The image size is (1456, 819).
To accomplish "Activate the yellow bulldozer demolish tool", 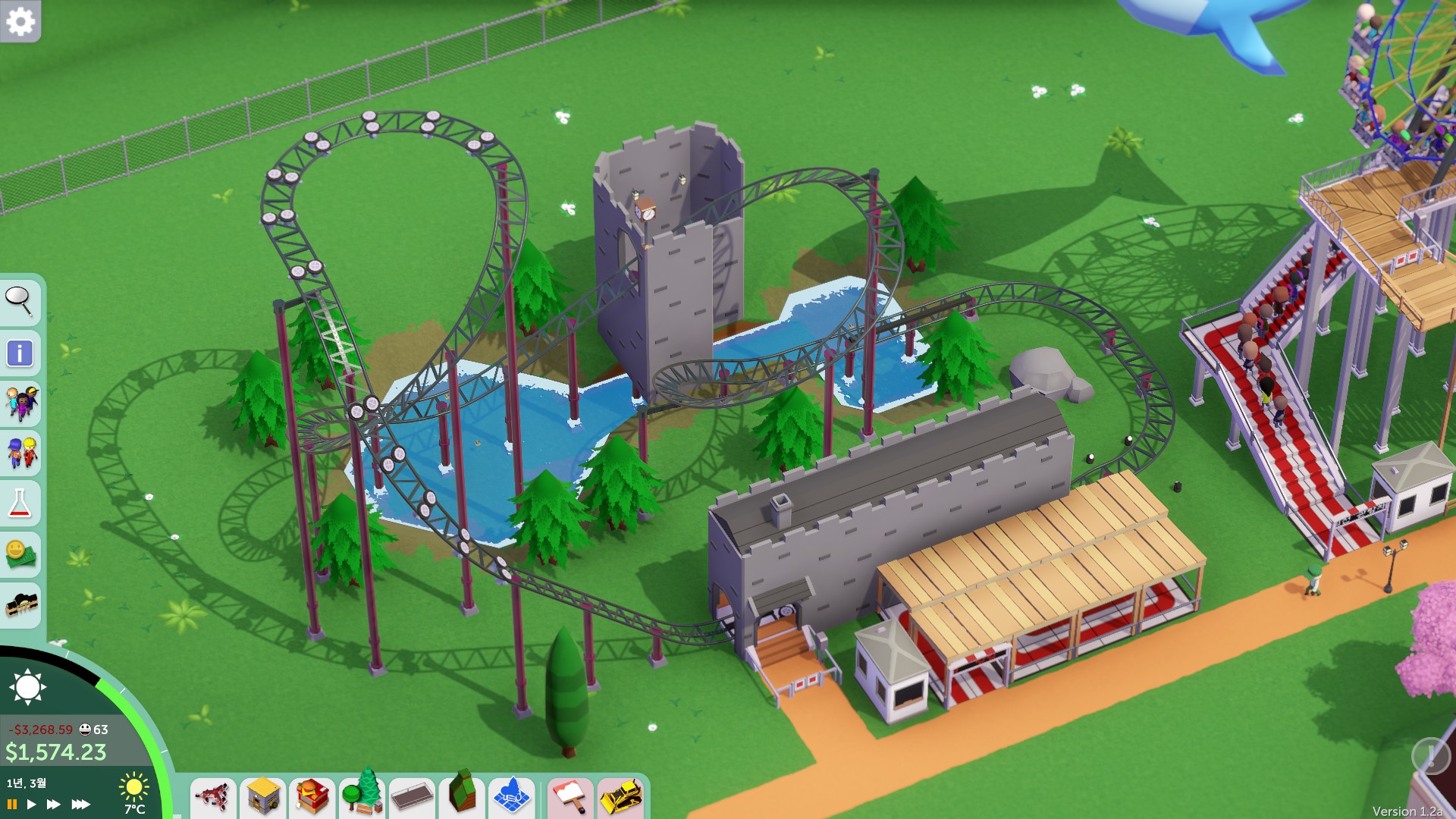I will 621,797.
